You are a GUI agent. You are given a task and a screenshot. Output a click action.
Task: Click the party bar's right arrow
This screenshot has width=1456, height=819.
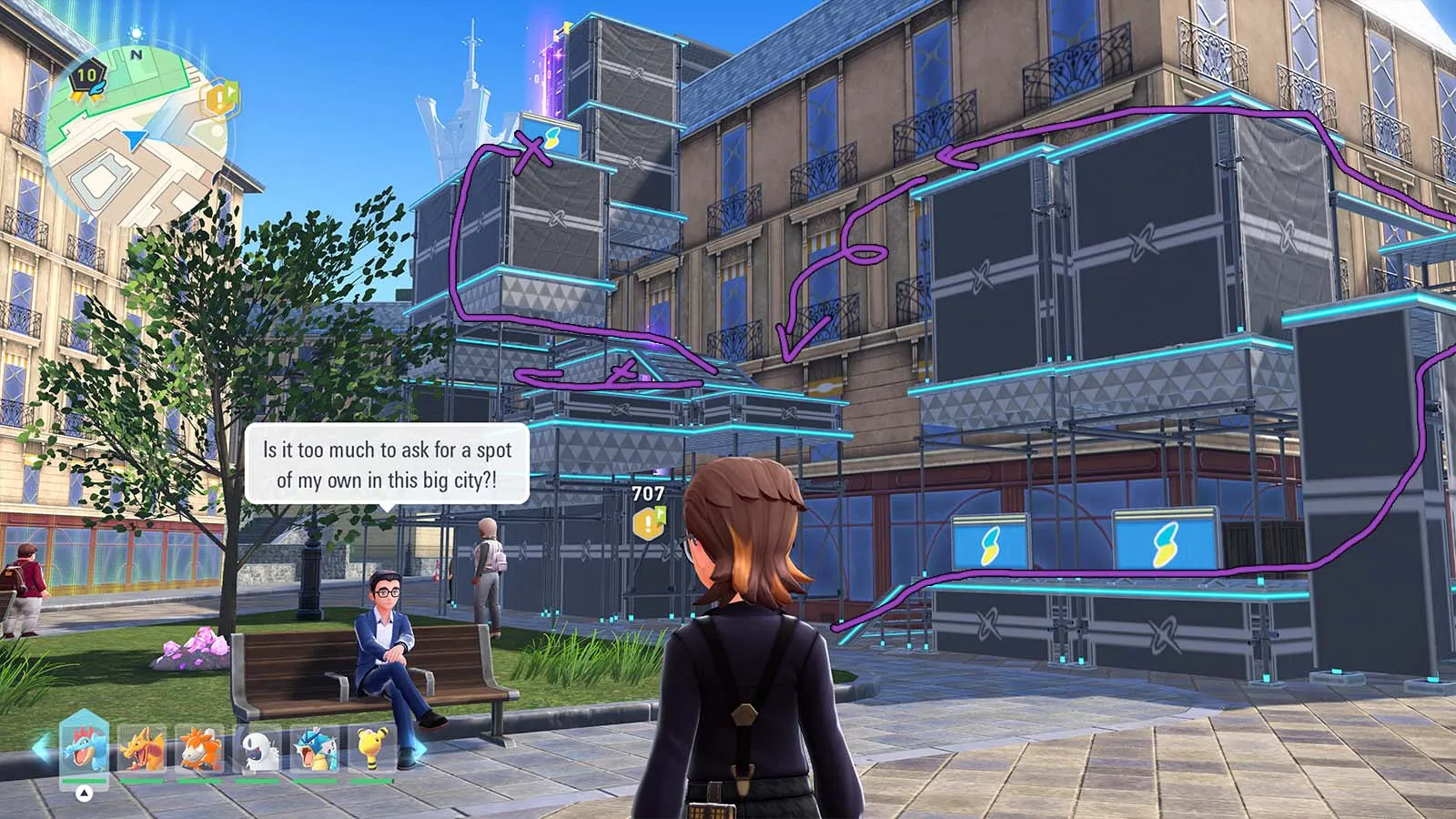click(x=420, y=750)
